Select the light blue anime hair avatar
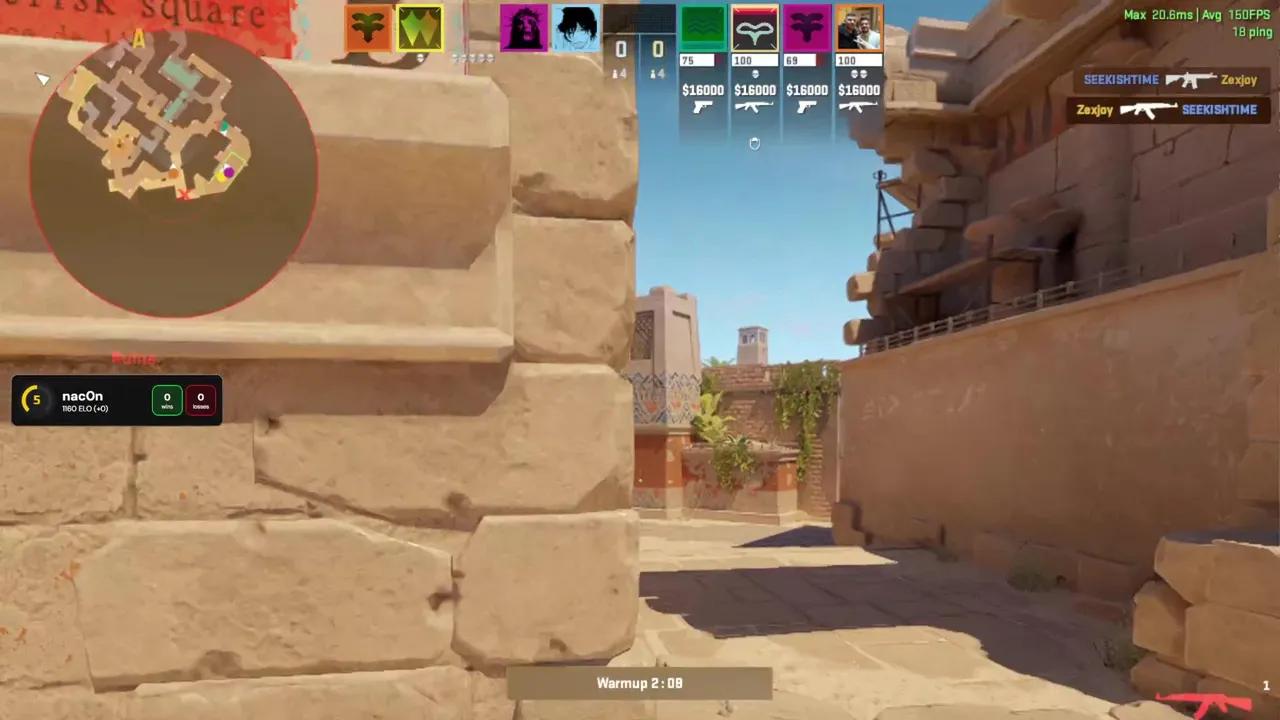1280x720 pixels. [x=575, y=27]
